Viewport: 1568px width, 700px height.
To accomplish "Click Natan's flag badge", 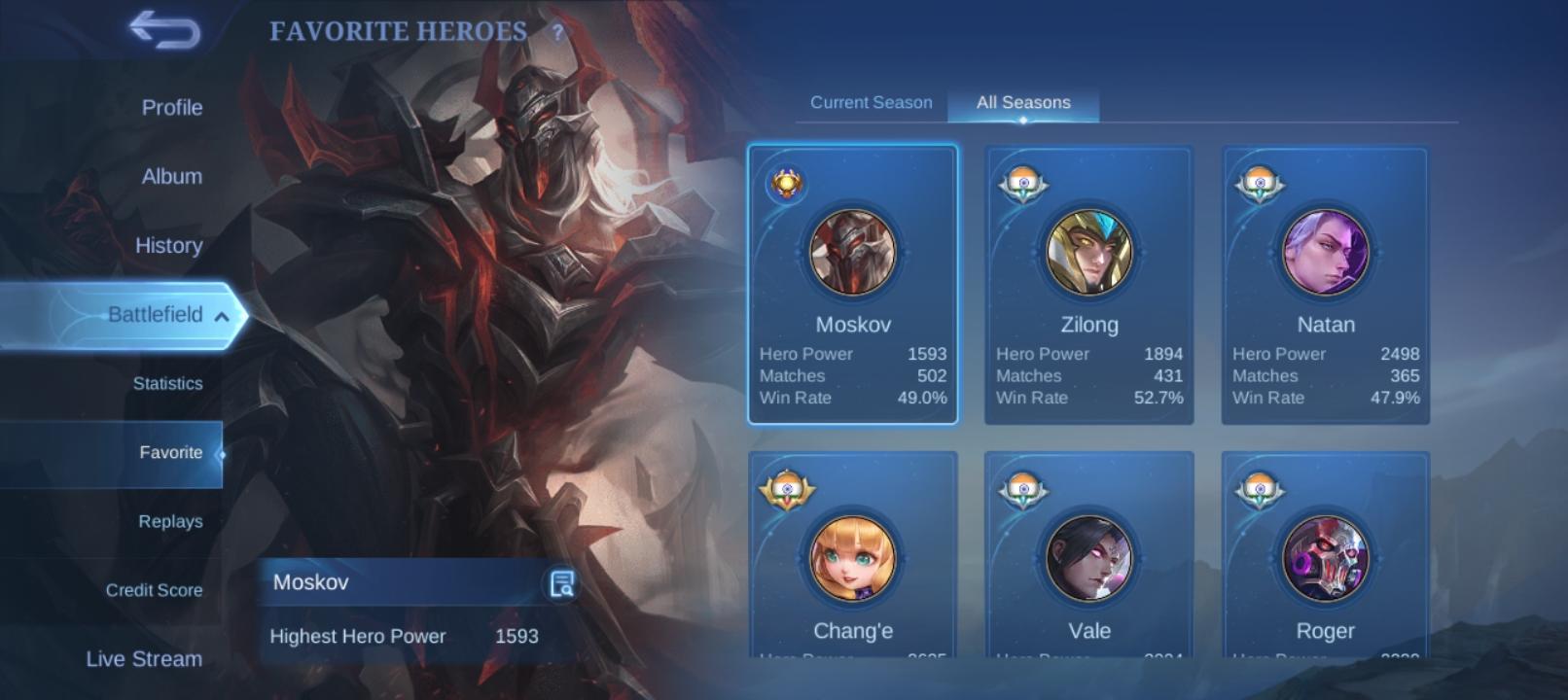I will [x=1261, y=185].
